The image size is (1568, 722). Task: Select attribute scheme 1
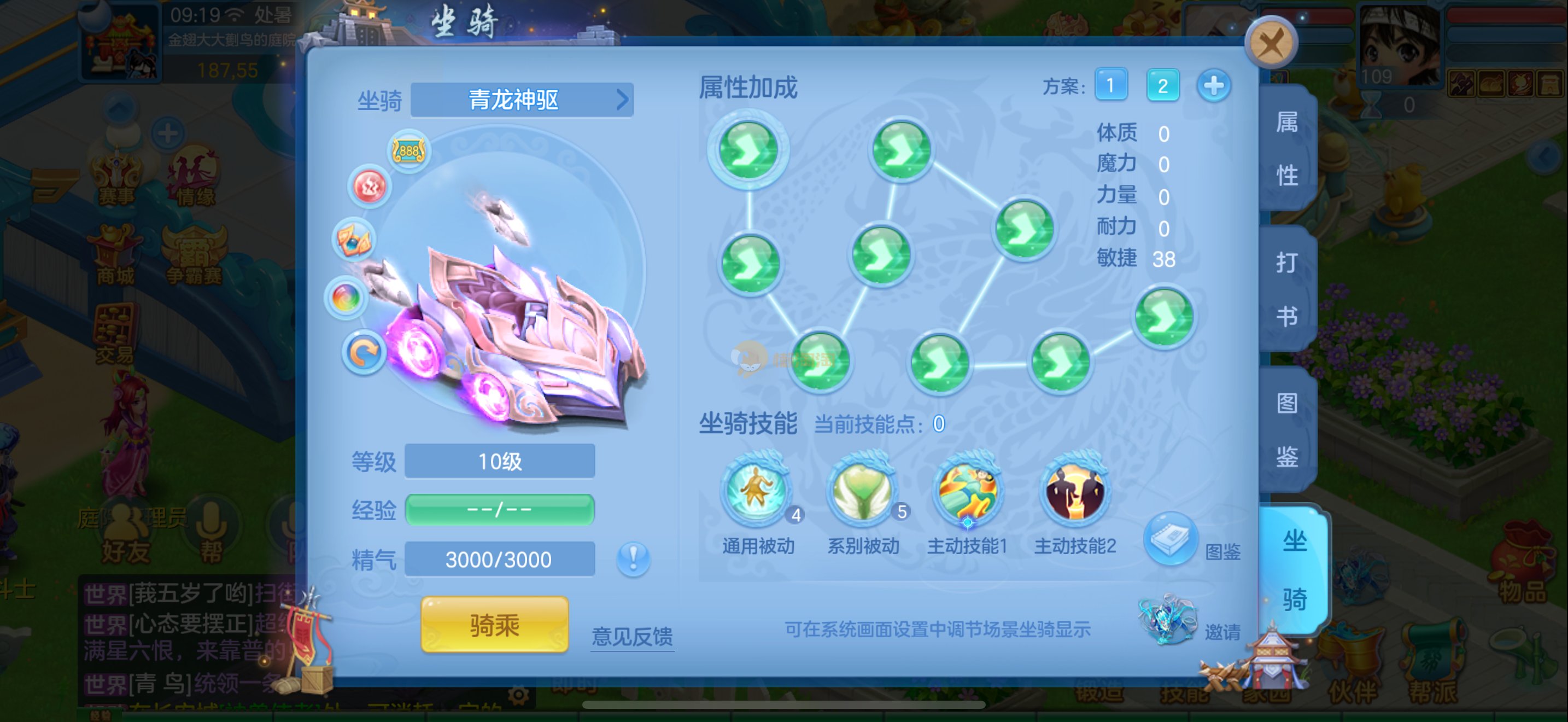coord(1110,85)
